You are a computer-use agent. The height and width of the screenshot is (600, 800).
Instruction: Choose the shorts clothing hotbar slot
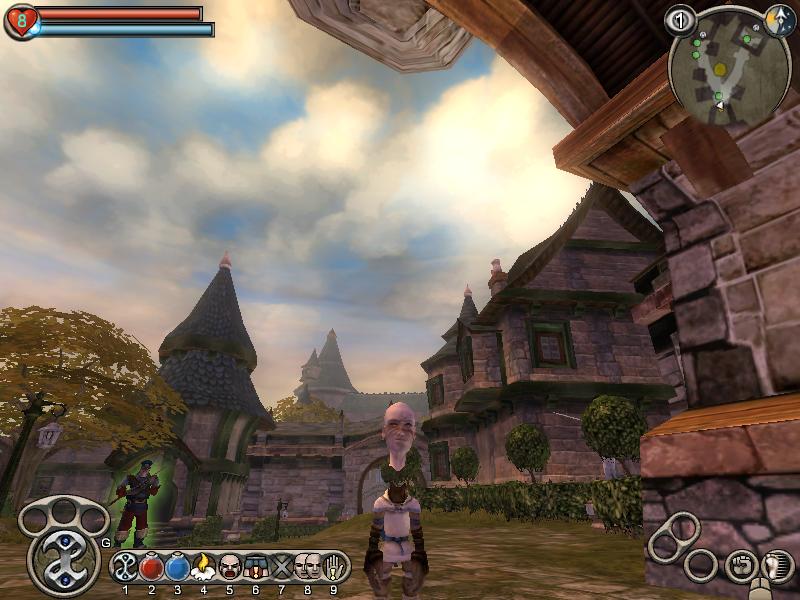(x=255, y=567)
